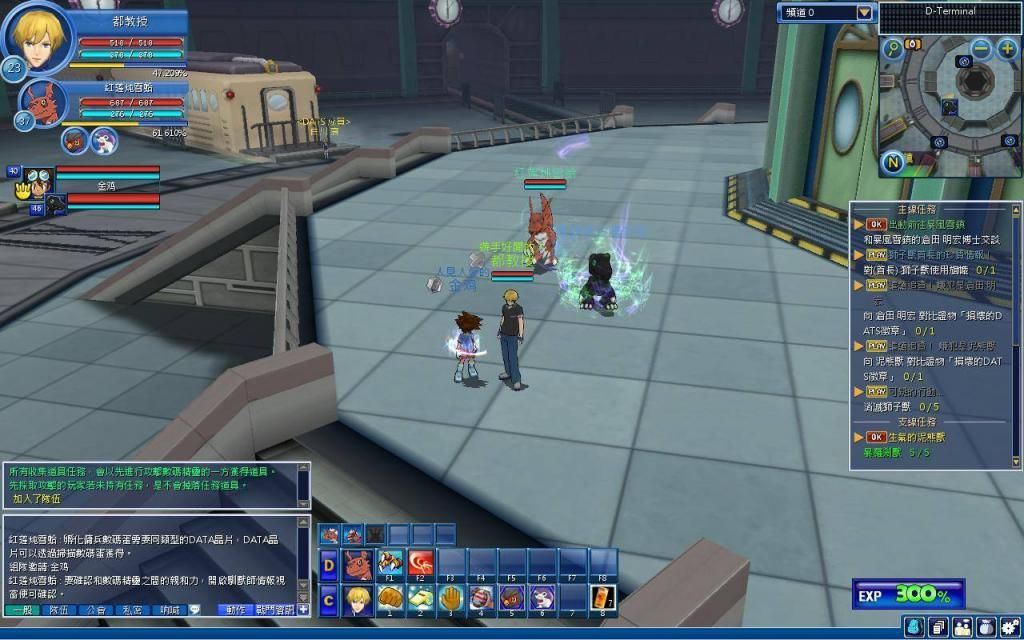Activate the Digimon claw skill in F1
Screen dimensions: 1024x640
pyautogui.click(x=390, y=565)
